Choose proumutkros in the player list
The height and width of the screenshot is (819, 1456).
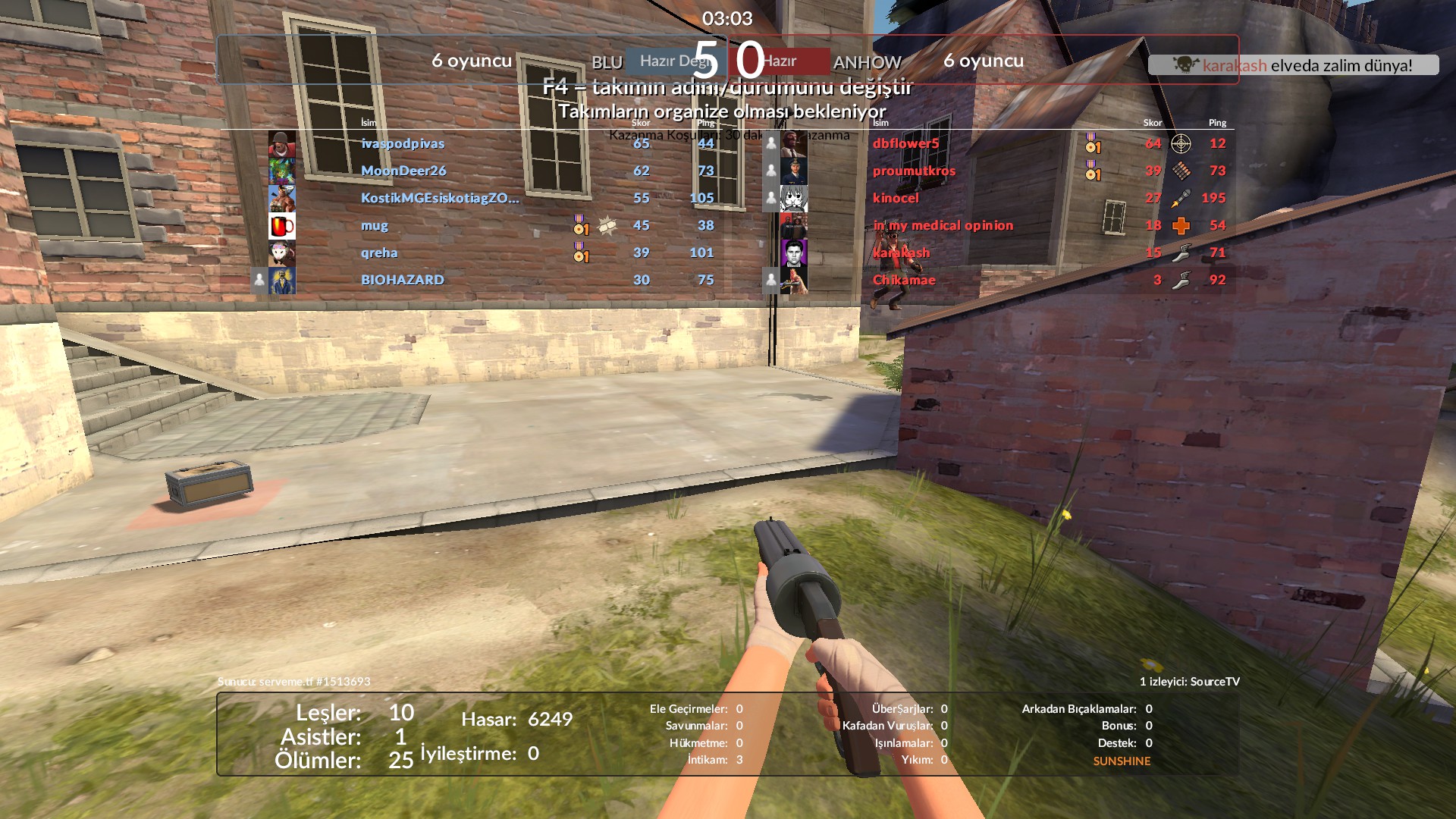coord(914,171)
